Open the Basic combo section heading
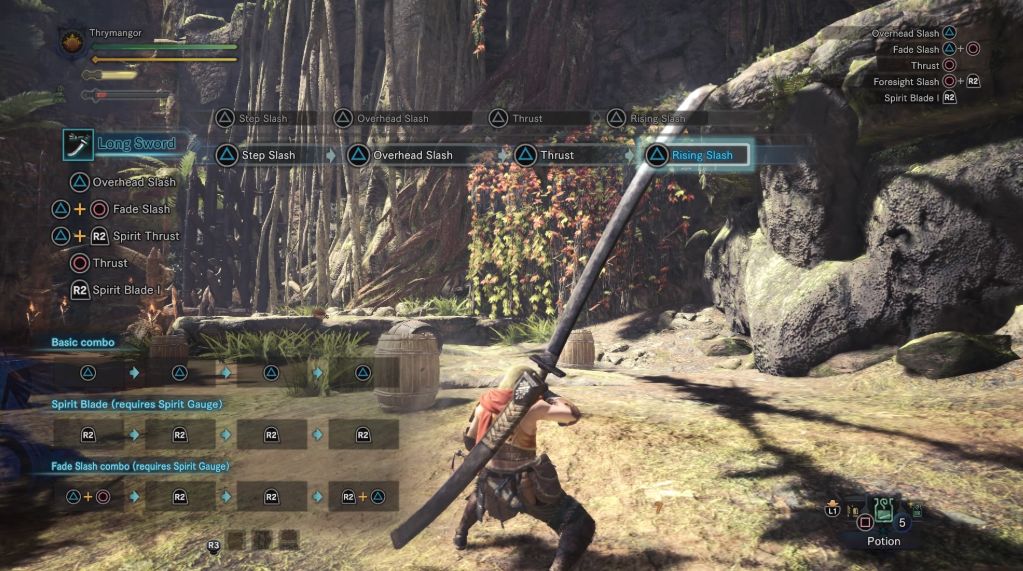 (83, 342)
